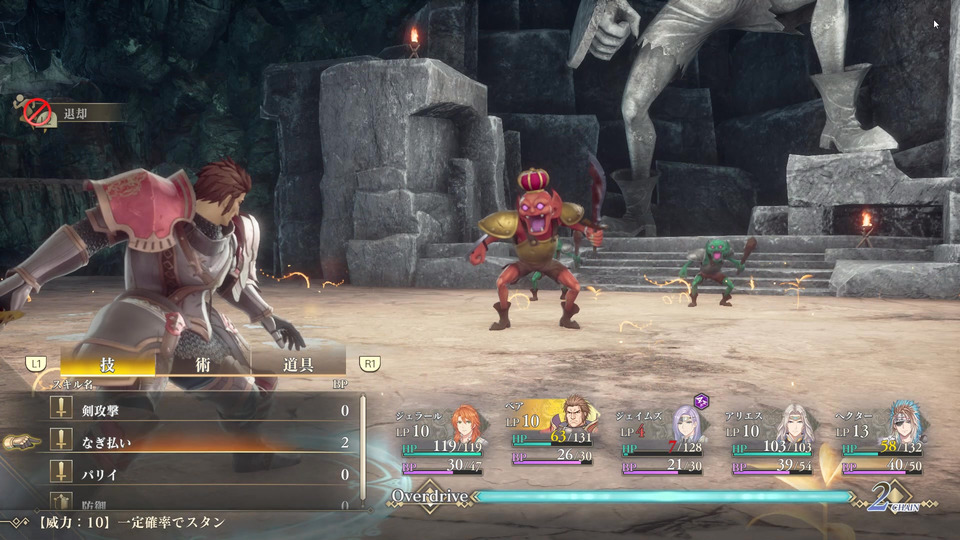The height and width of the screenshot is (540, 960).
Task: Open the 術 spells tab
Action: pyautogui.click(x=203, y=364)
